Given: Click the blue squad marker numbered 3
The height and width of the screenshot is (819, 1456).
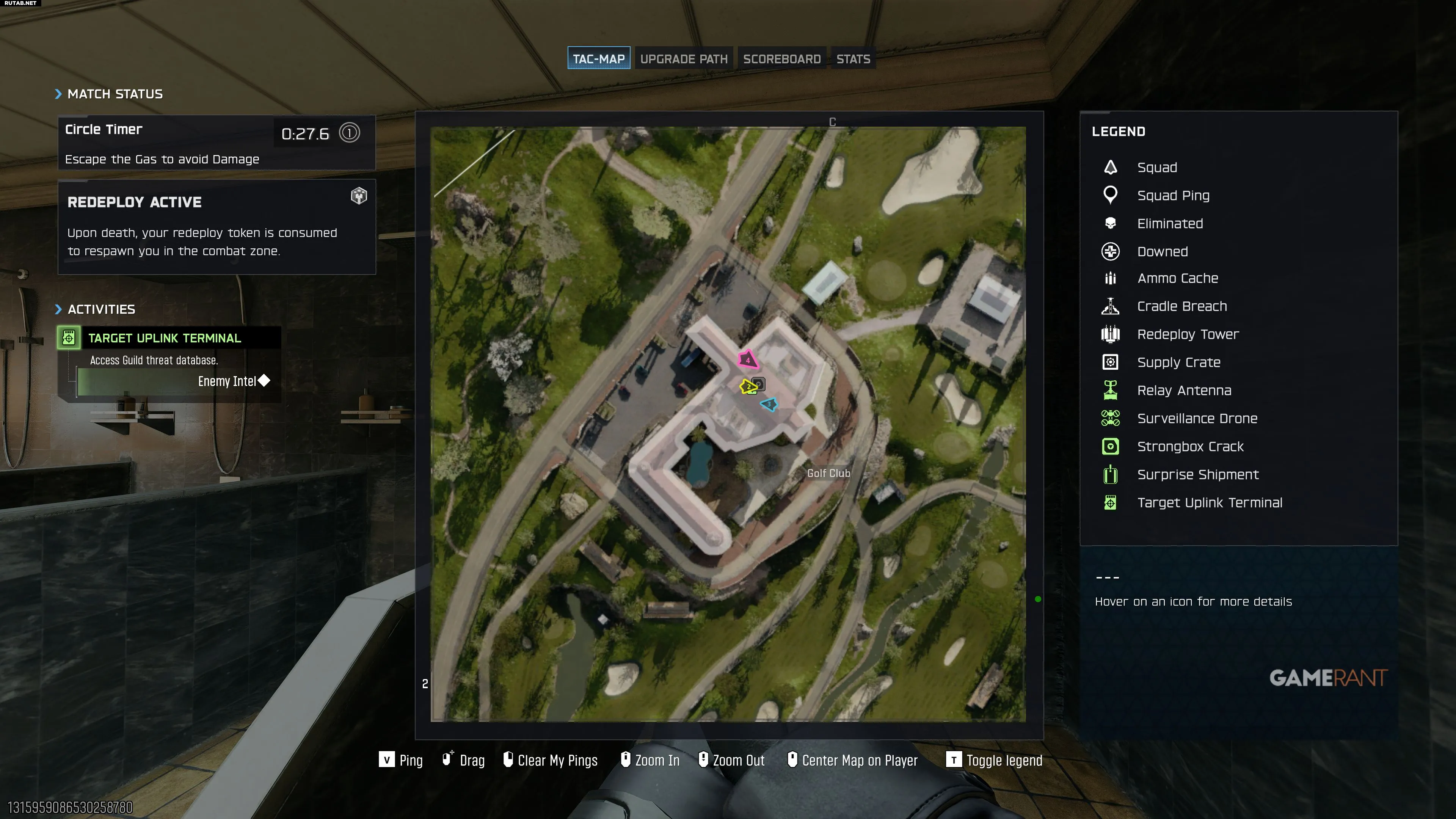Looking at the screenshot, I should 769,404.
